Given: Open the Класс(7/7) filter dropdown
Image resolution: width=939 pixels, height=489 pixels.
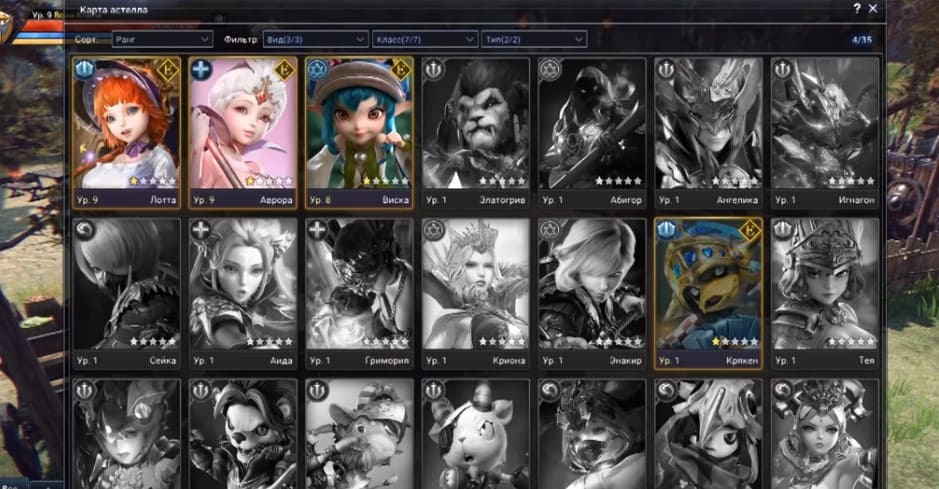Looking at the screenshot, I should [x=424, y=39].
